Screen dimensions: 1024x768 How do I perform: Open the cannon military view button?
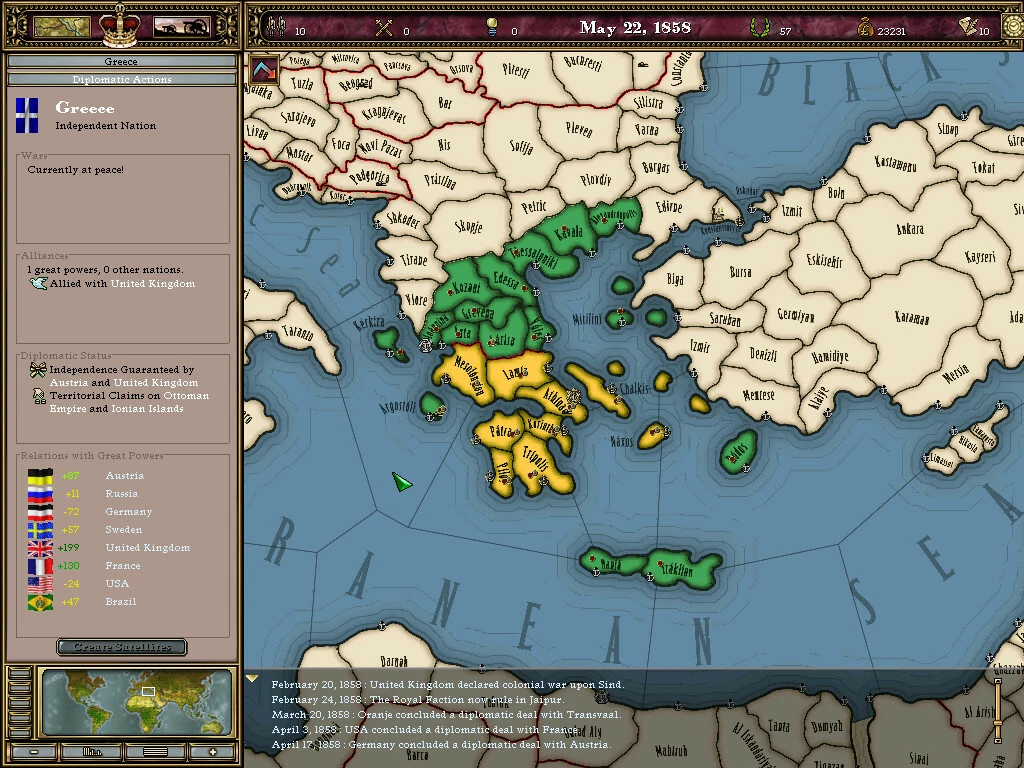(180, 26)
